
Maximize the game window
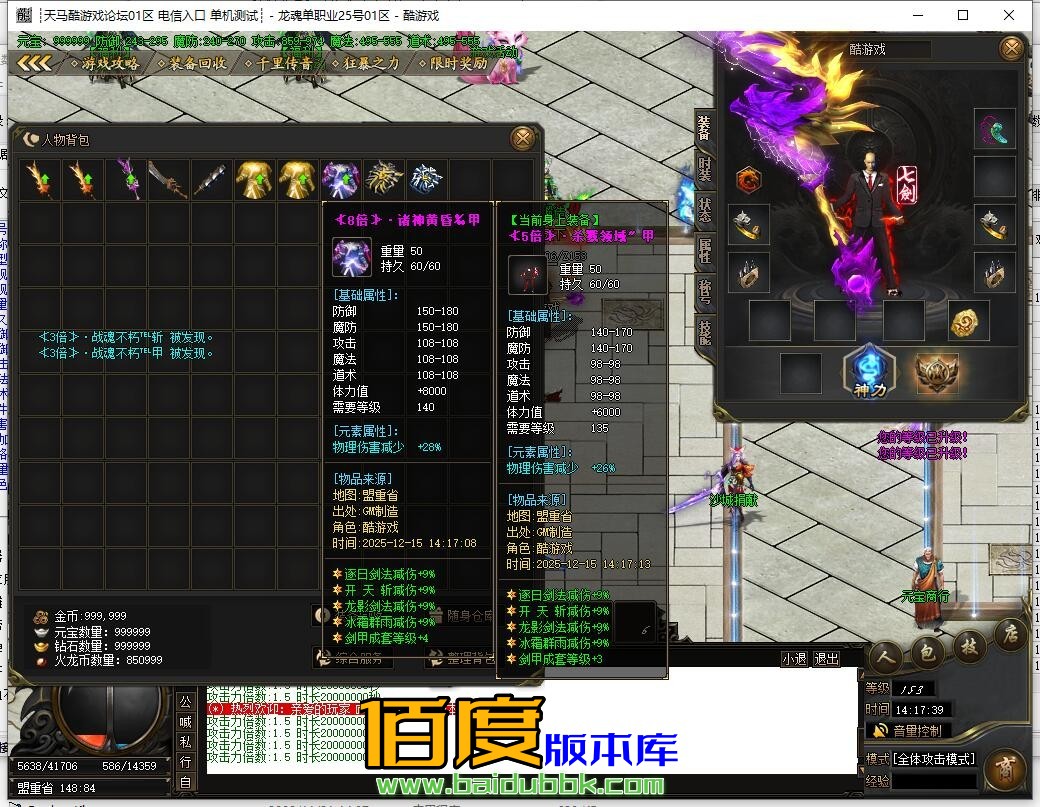(x=963, y=15)
